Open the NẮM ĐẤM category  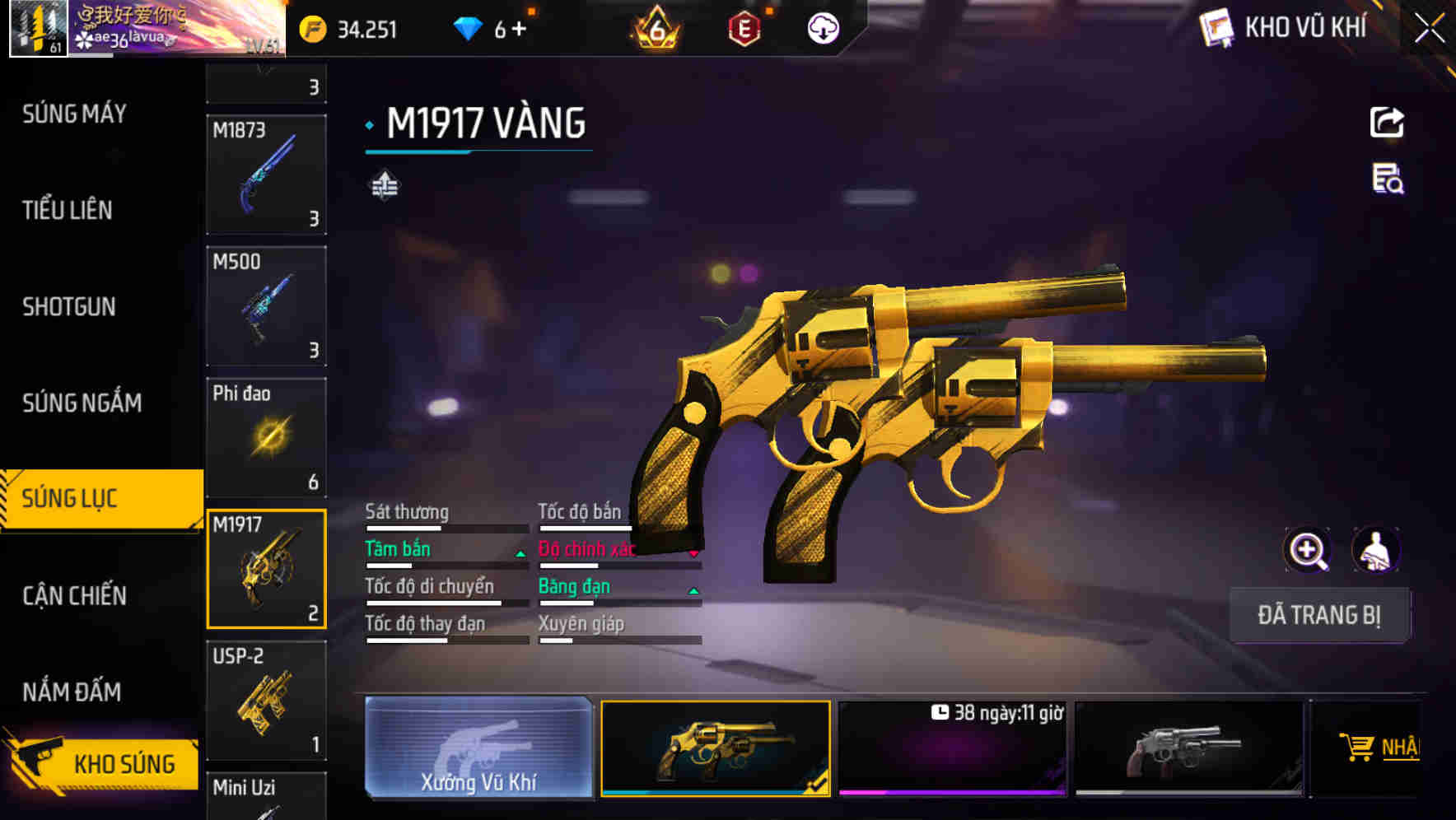72,692
